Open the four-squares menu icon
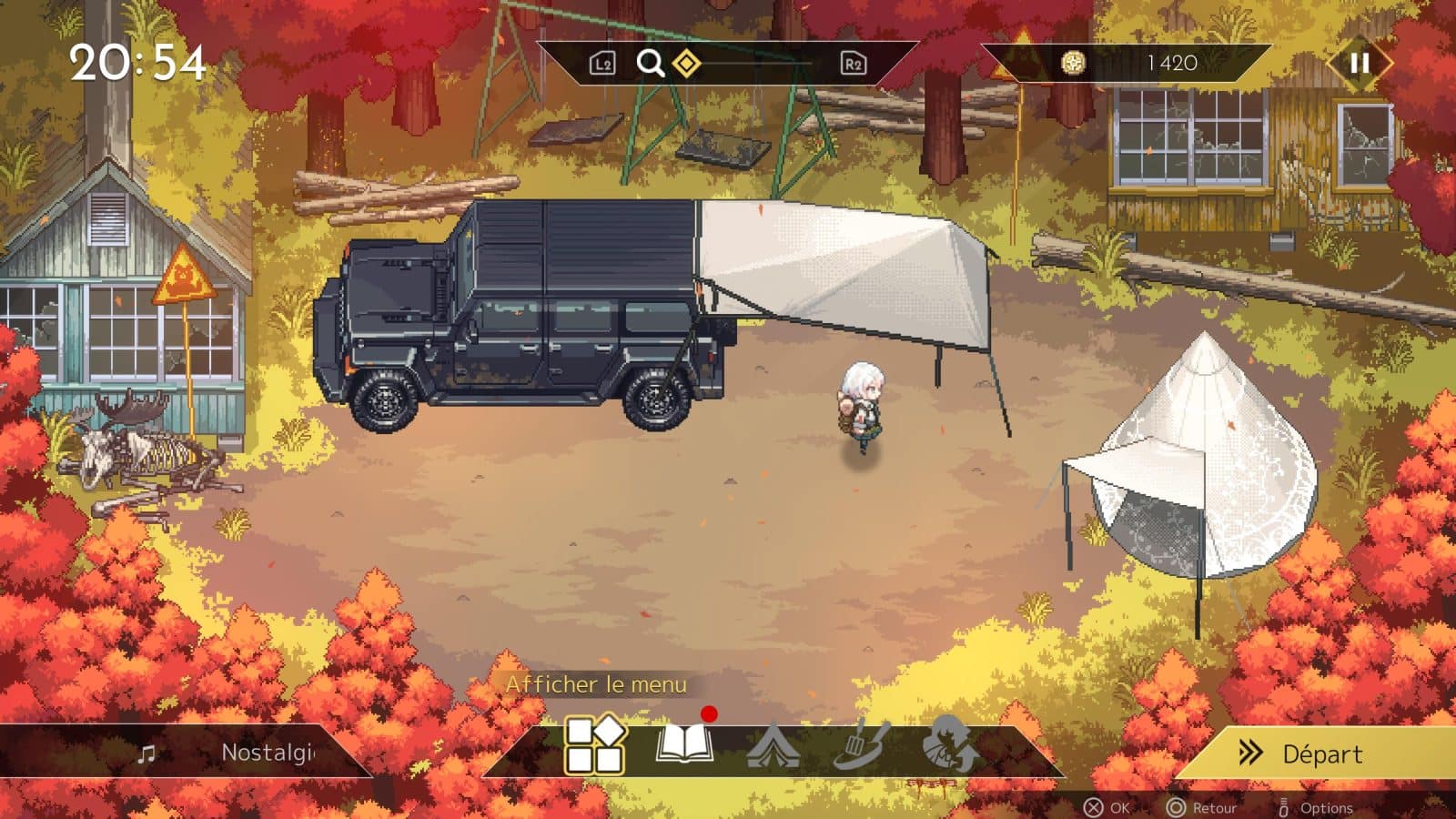The width and height of the screenshot is (1456, 819). pyautogui.click(x=595, y=745)
